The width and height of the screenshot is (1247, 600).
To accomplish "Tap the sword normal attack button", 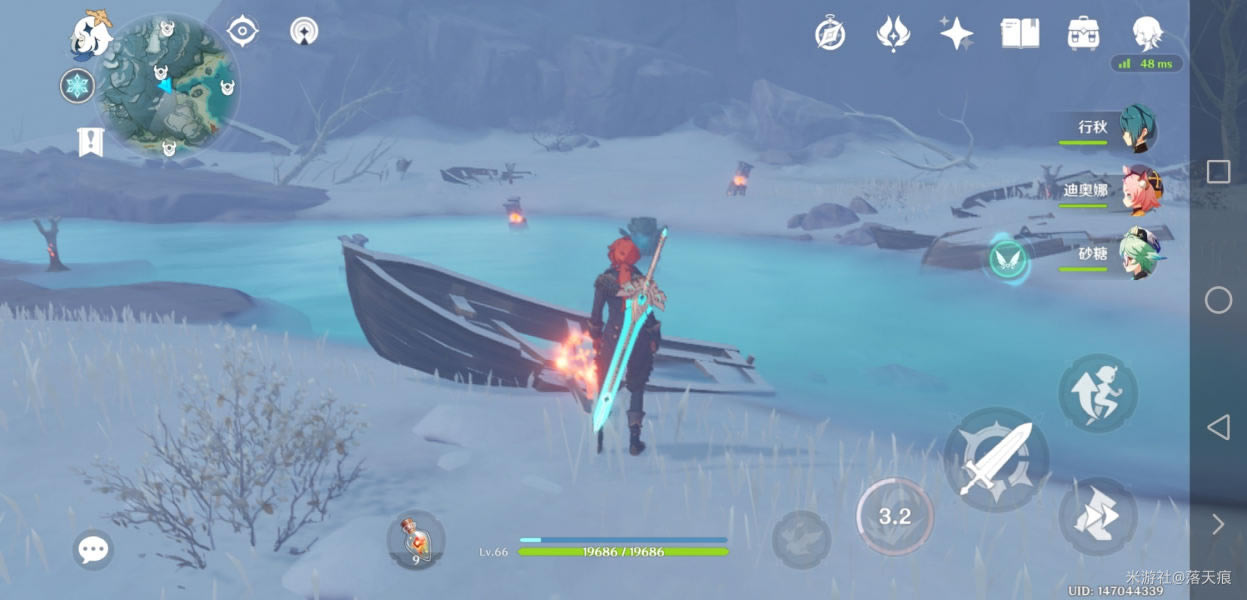I will 996,459.
